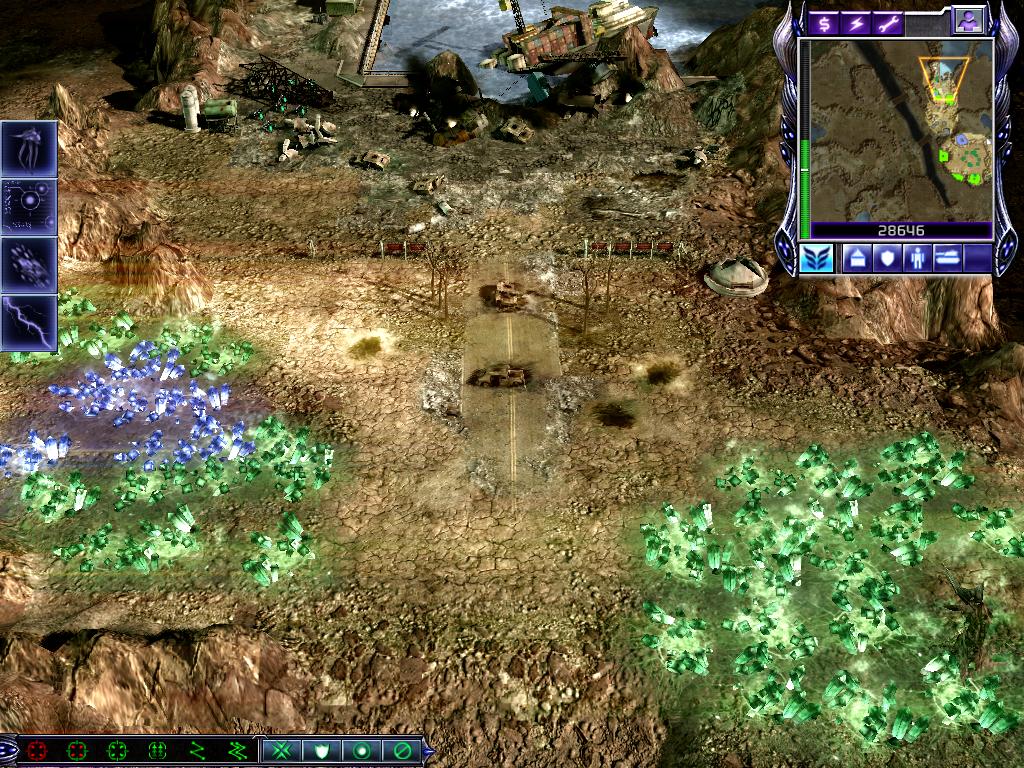
Task: Activate the dollar sign sell mode button
Action: (824, 23)
